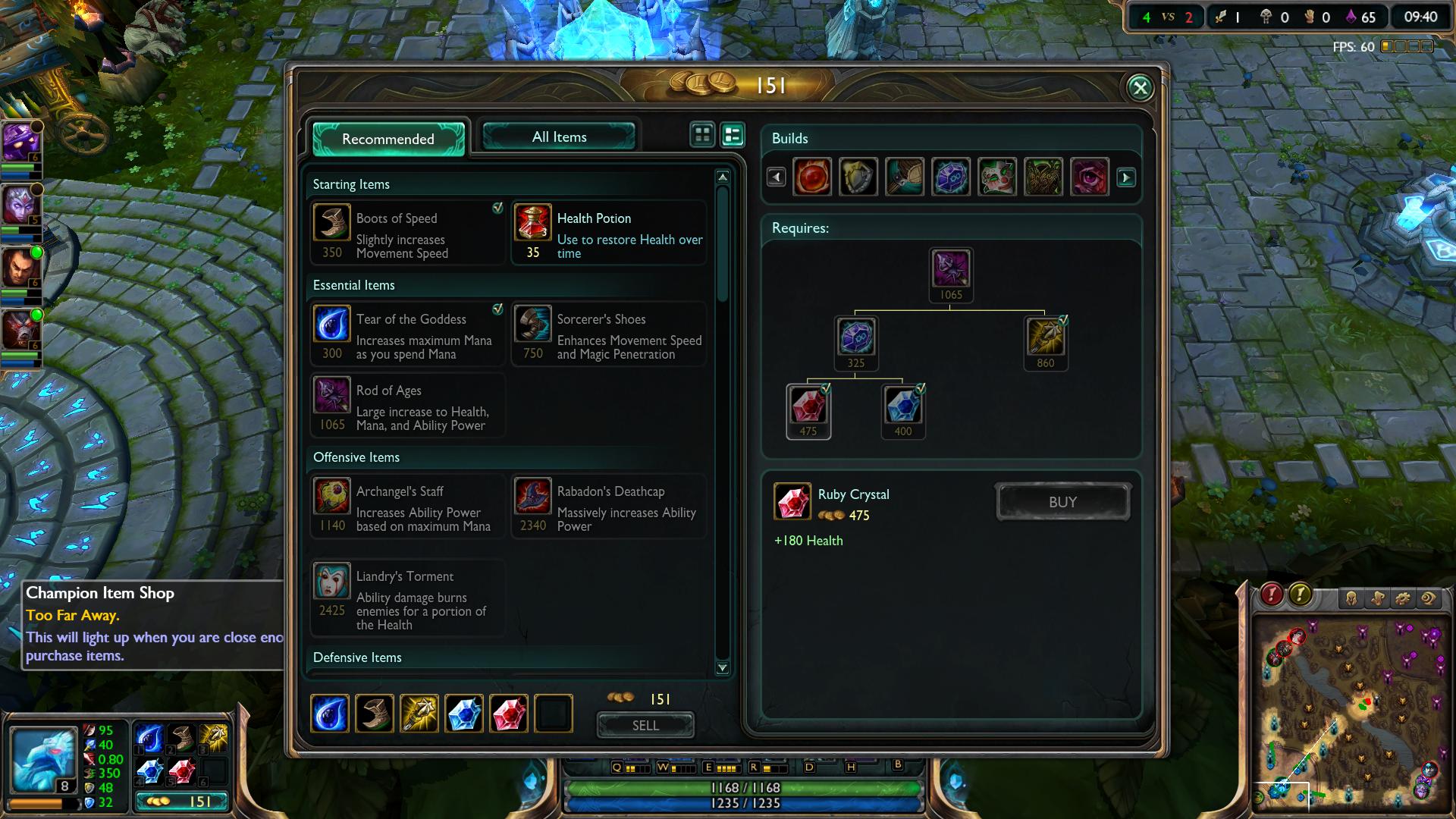The image size is (1456, 819).
Task: Open Liandry's Torment item entry
Action: click(x=407, y=598)
